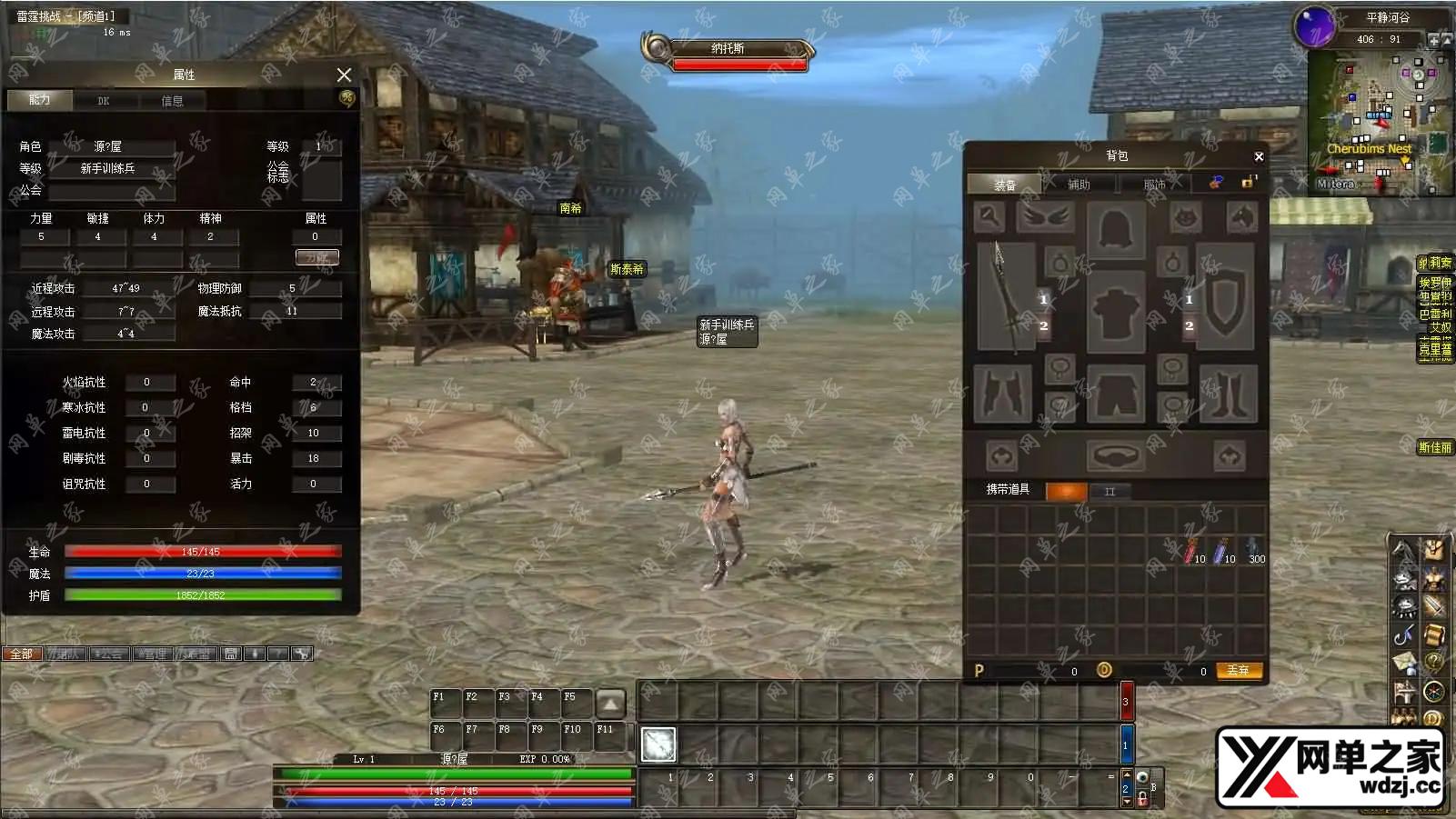Open the 信息 info tab

click(x=172, y=101)
